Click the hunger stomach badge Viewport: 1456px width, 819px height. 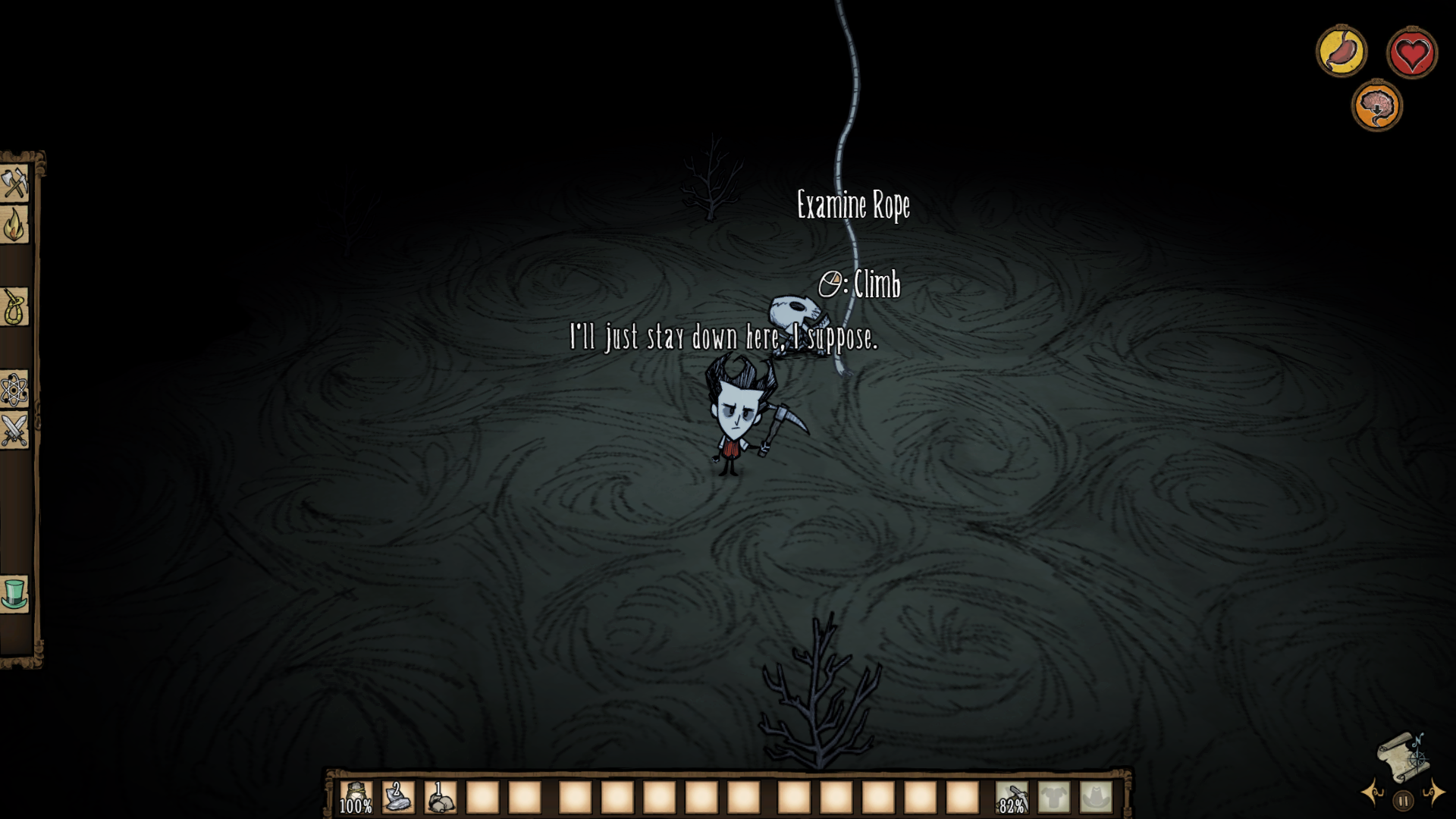click(1342, 52)
